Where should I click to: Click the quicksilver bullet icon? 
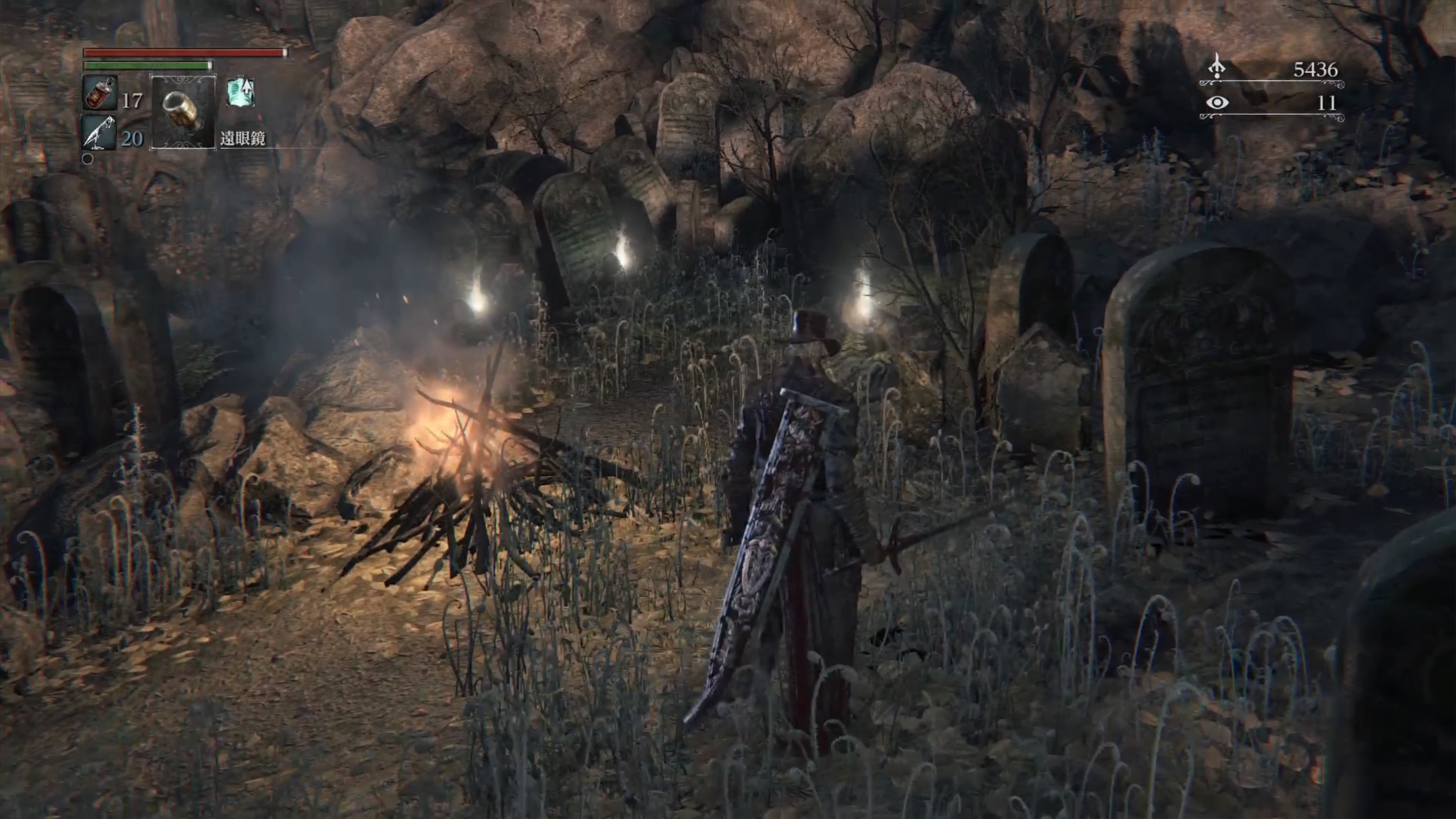99,132
